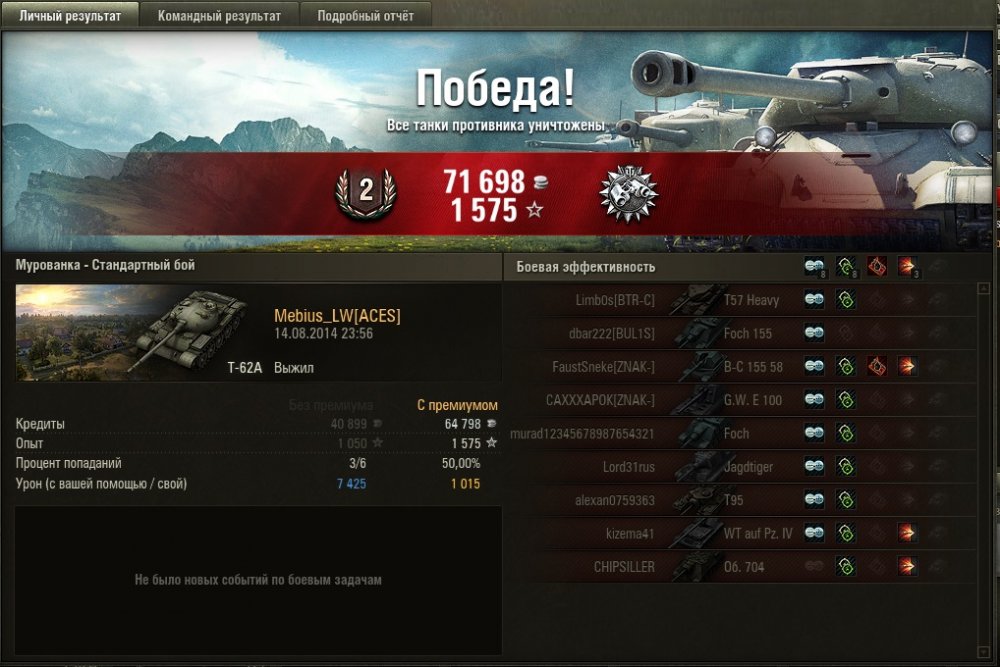The image size is (1000, 667).
Task: Click the Mastery badge class 2 medal
Action: tap(365, 193)
